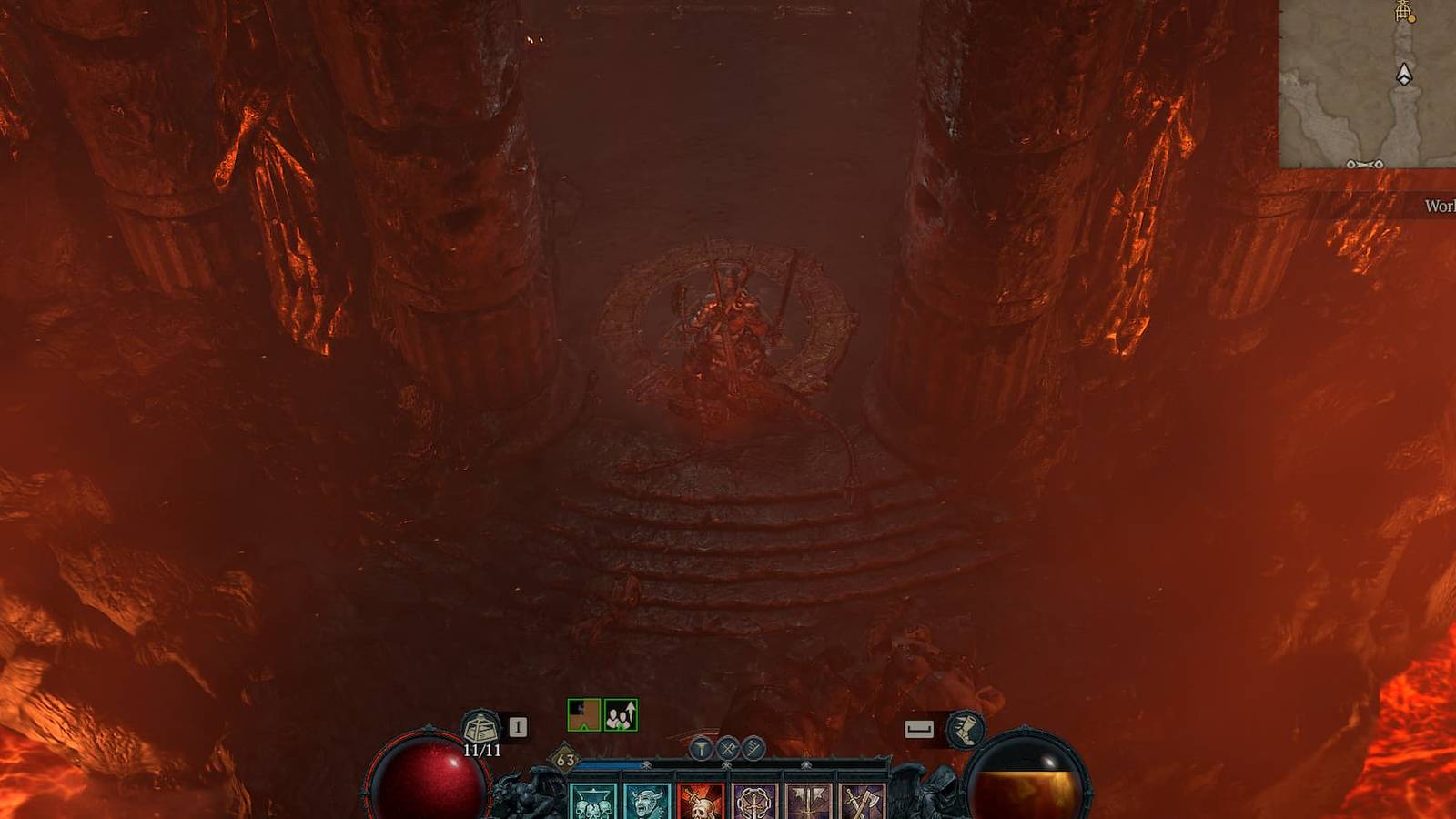Click the hammer icon above the skill bar
1456x819 pixels.
point(701,748)
